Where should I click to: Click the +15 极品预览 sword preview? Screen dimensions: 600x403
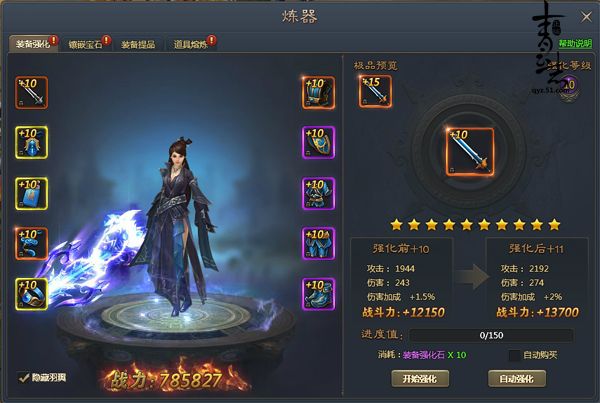coord(375,91)
